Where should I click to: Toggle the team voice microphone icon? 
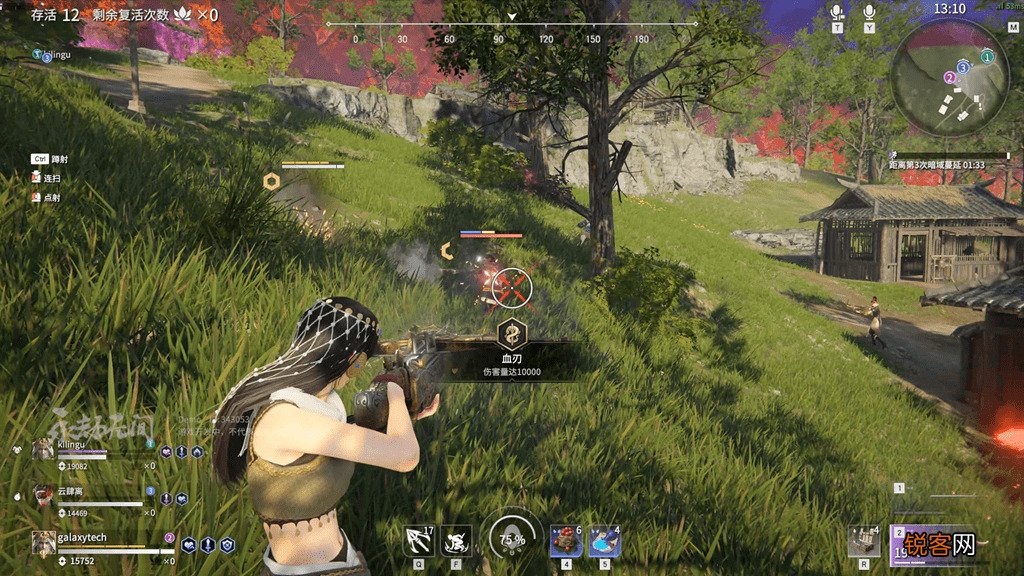click(x=837, y=12)
